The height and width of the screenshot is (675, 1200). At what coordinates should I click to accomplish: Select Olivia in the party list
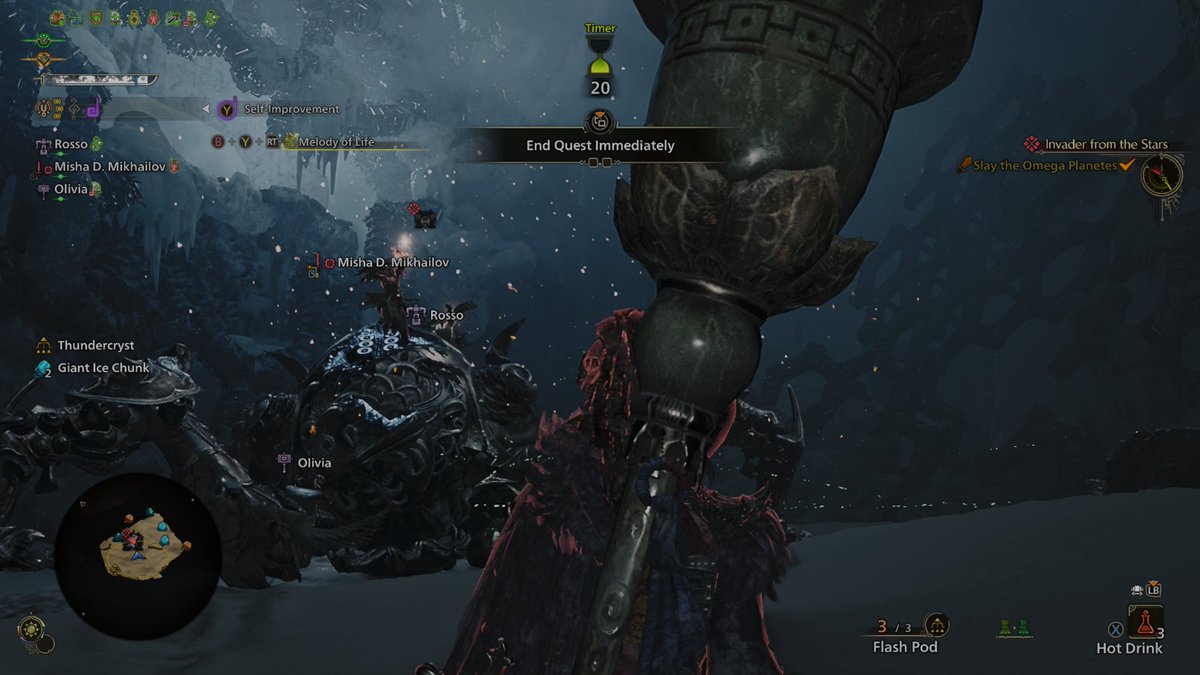(x=71, y=189)
